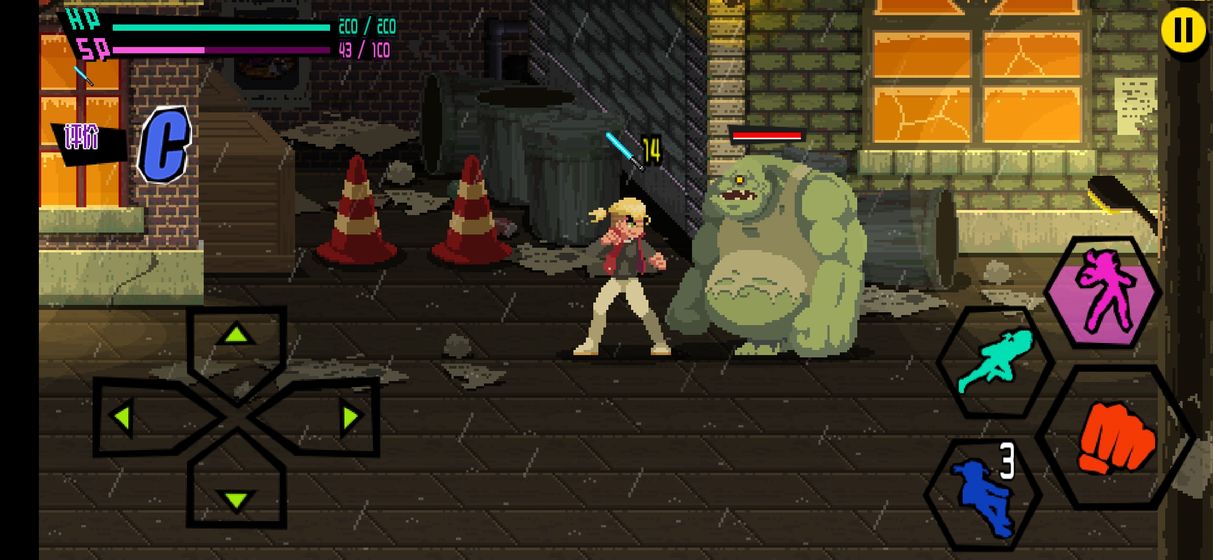Move left with the d-pad arrow
The width and height of the screenshot is (1213, 560).
(x=125, y=416)
